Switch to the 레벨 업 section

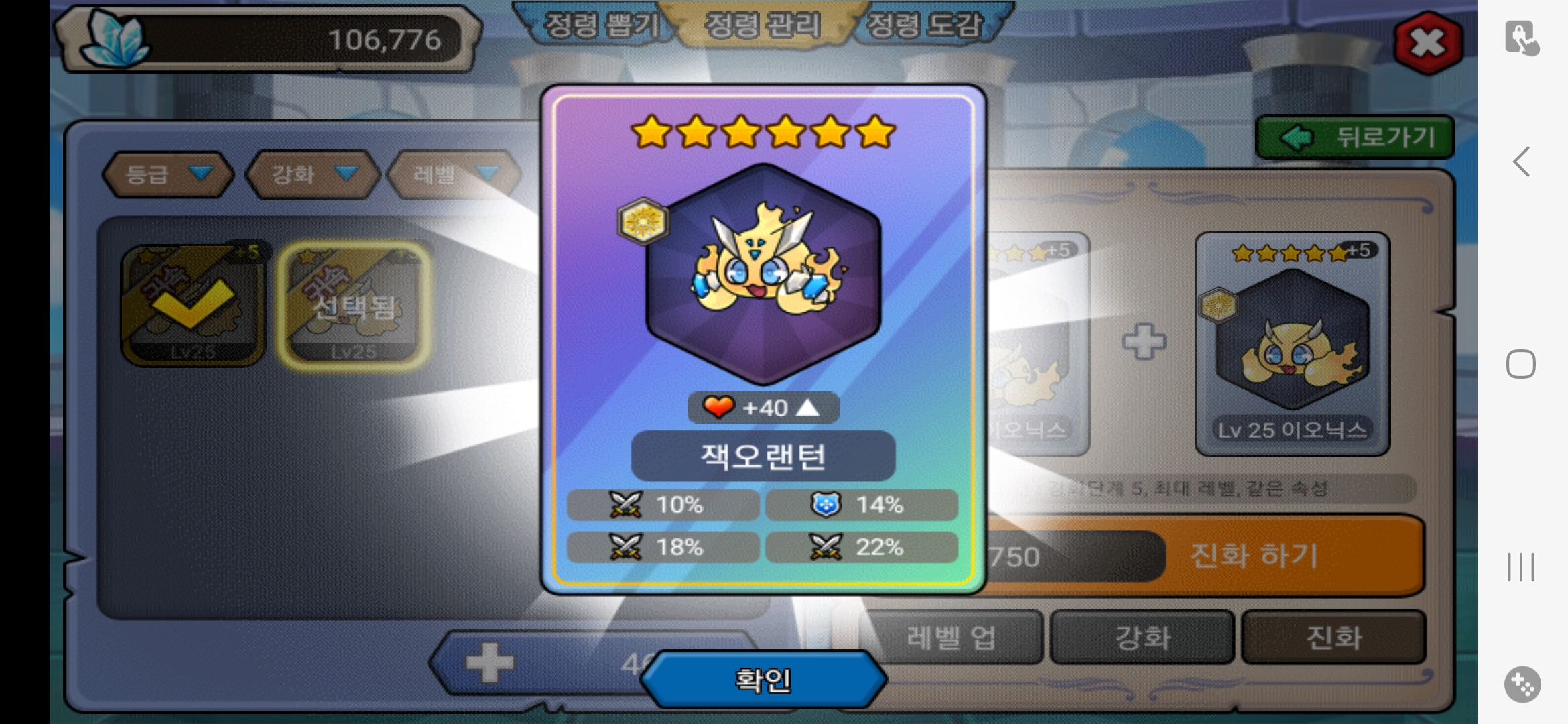coord(950,638)
